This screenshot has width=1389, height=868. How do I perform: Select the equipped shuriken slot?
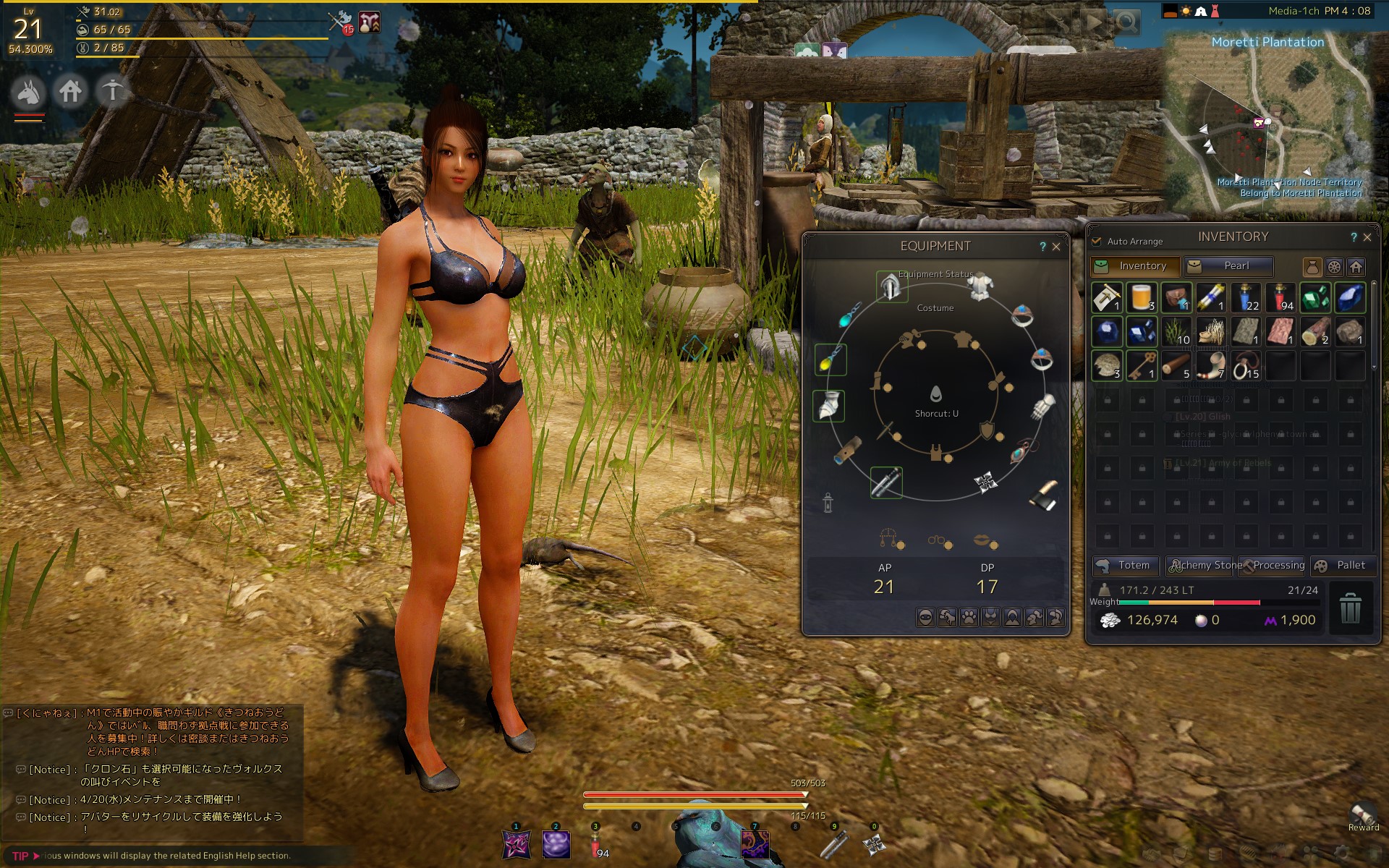click(985, 482)
